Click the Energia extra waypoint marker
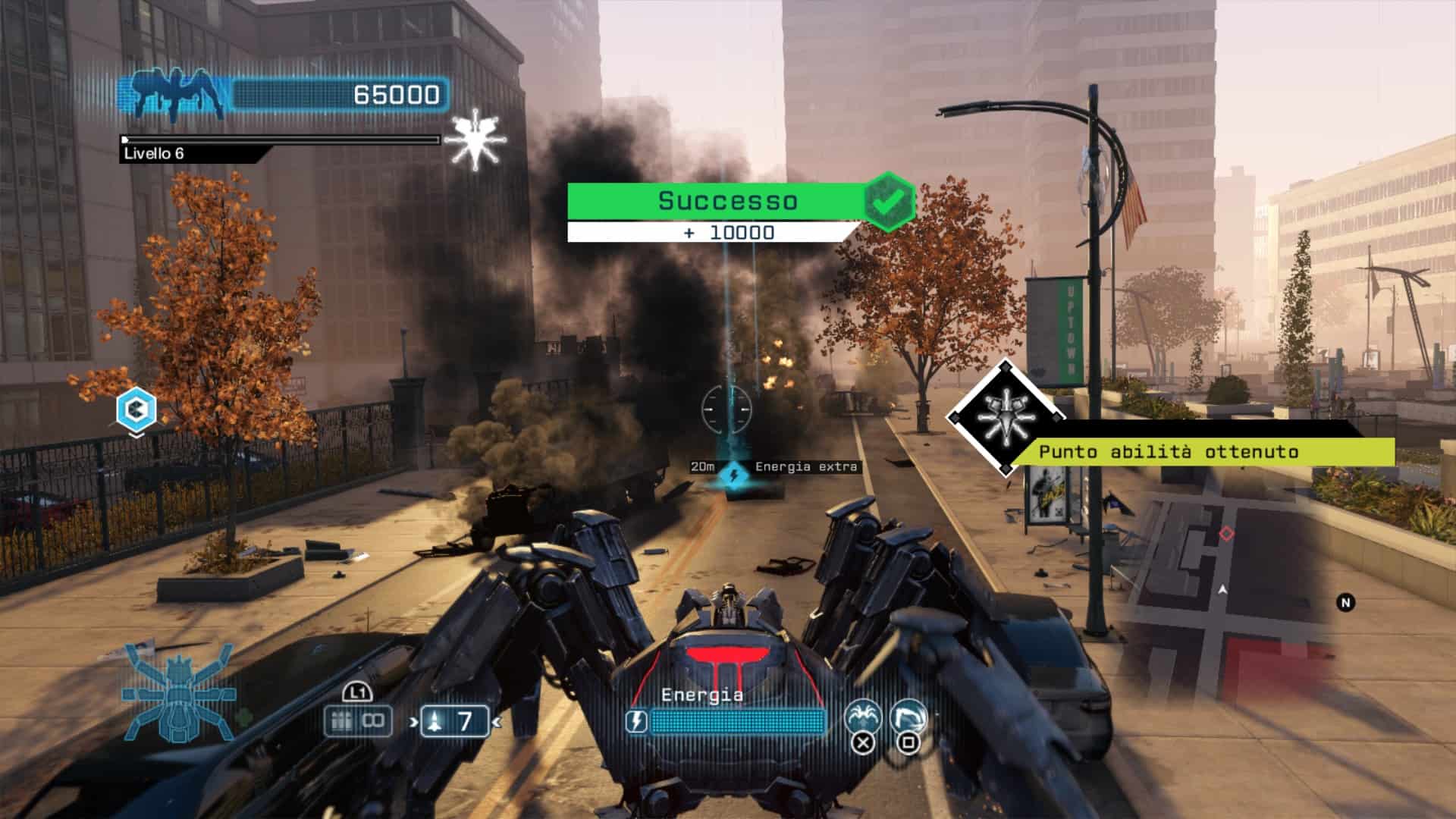 (733, 475)
